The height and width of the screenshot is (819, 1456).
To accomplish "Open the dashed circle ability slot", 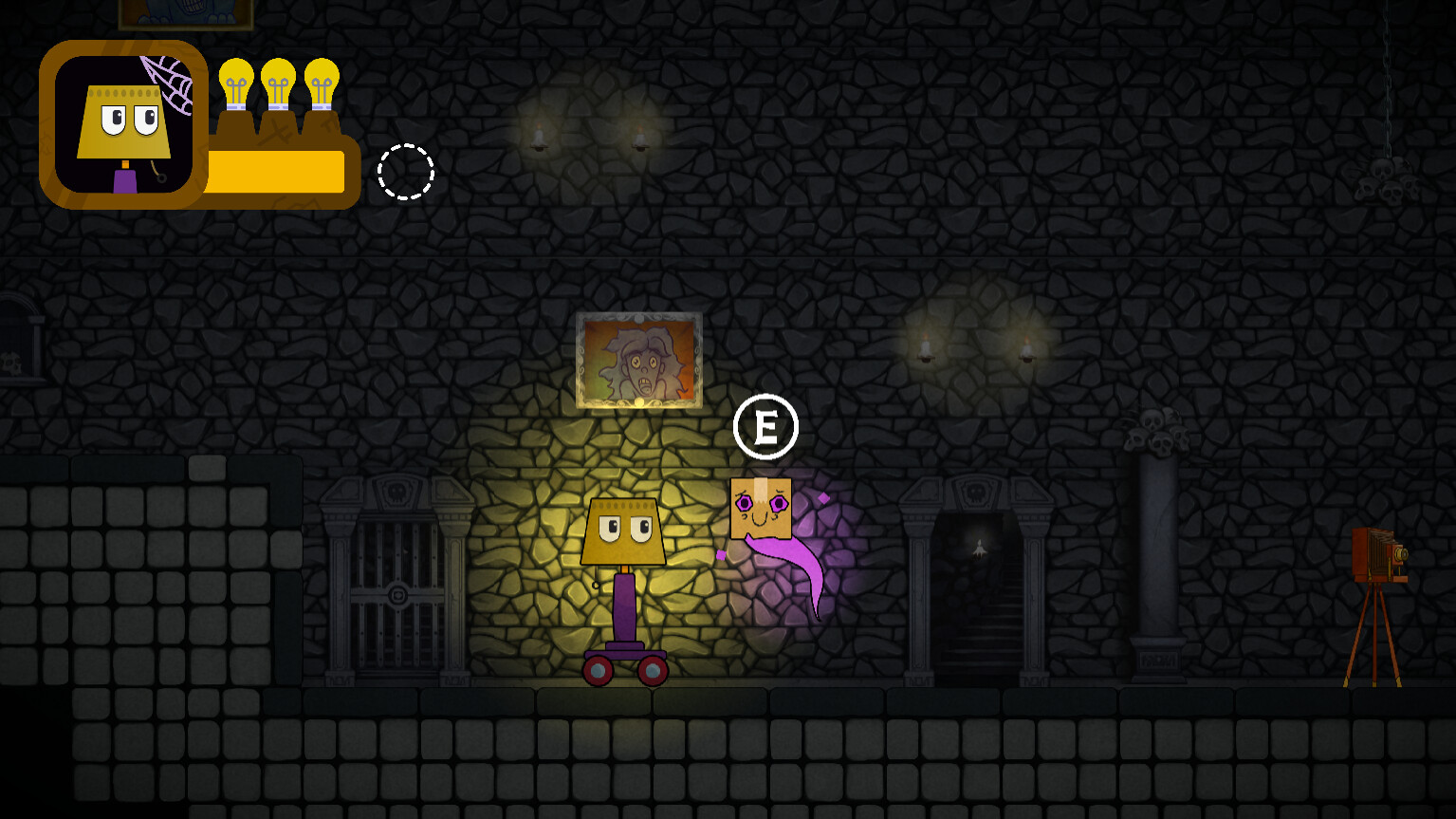I will 406,173.
